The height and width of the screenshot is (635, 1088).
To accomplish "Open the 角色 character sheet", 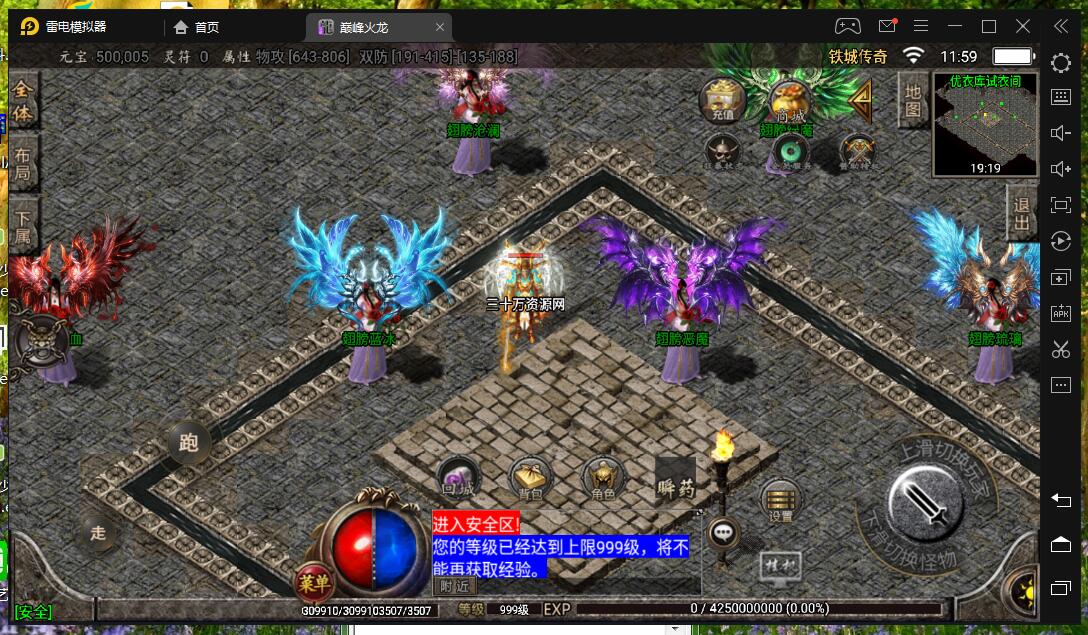I will coord(602,478).
